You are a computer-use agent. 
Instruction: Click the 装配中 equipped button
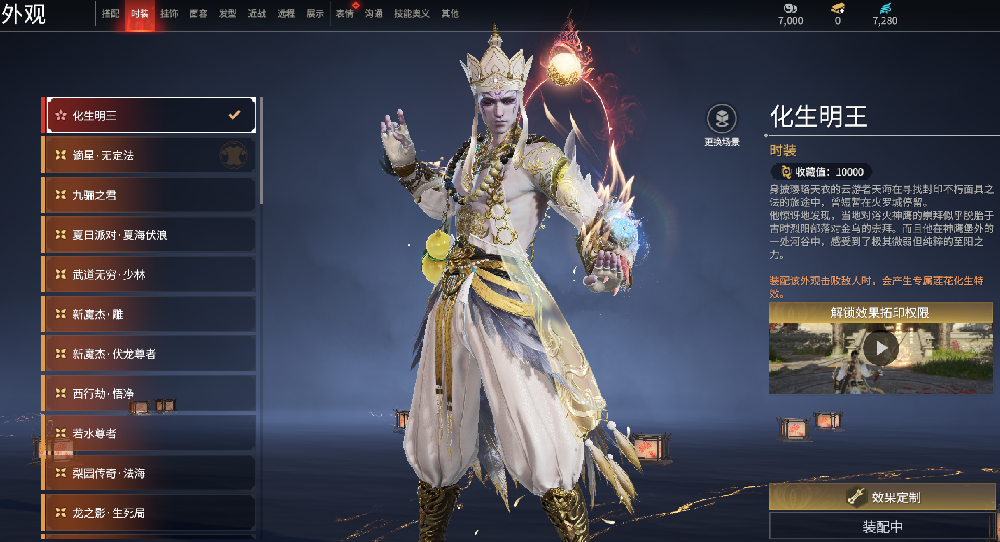click(x=881, y=526)
